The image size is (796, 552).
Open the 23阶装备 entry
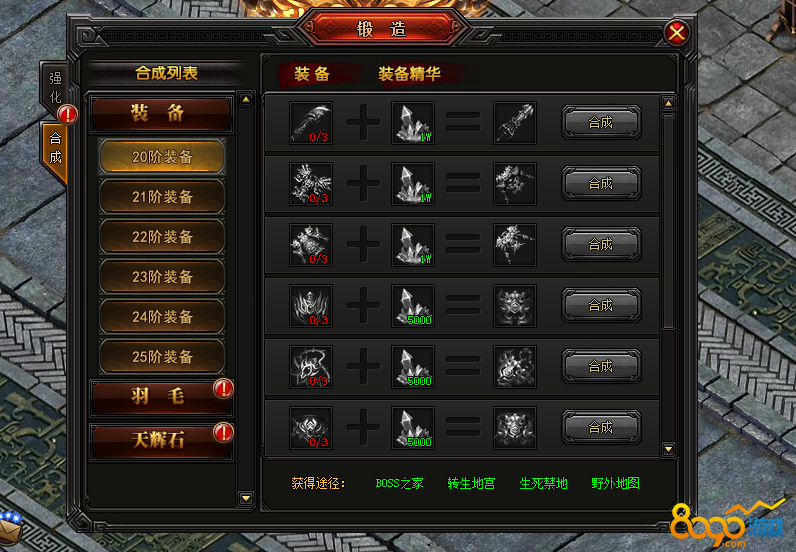point(162,277)
